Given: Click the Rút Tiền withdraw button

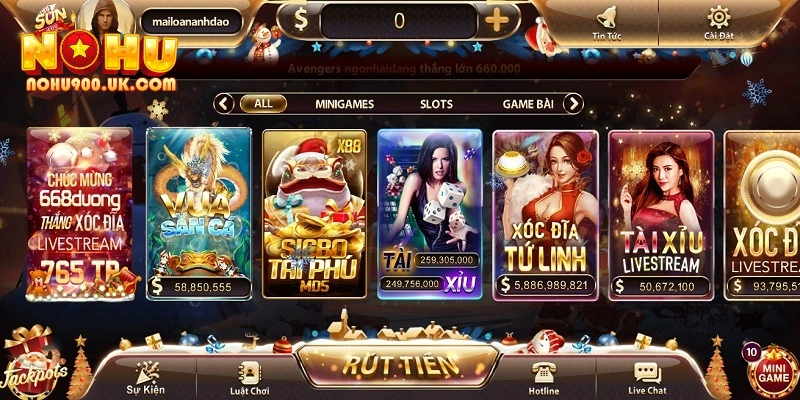Looking at the screenshot, I should coord(400,364).
